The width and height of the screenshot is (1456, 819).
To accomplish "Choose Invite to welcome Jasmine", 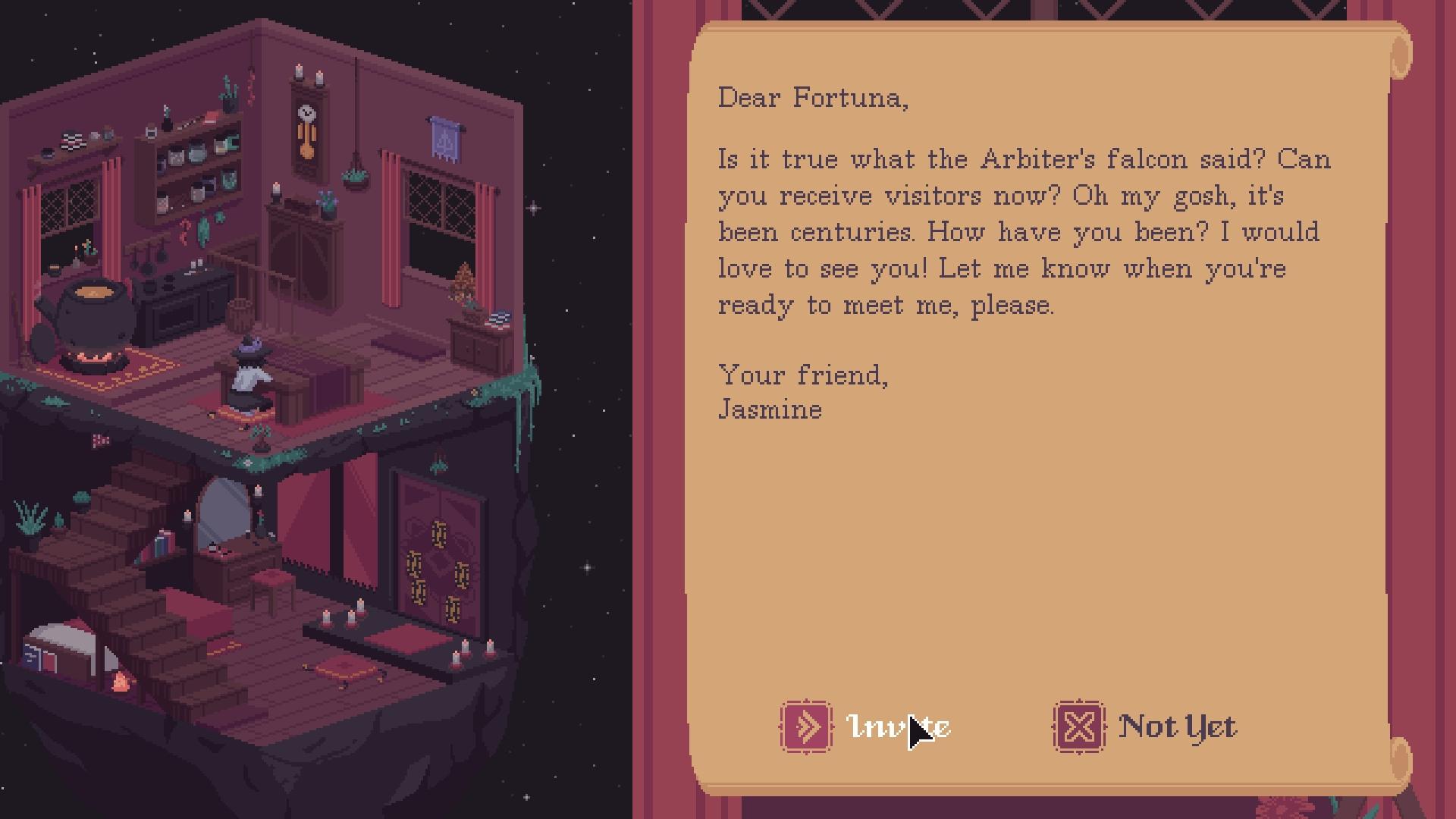I will (x=866, y=727).
